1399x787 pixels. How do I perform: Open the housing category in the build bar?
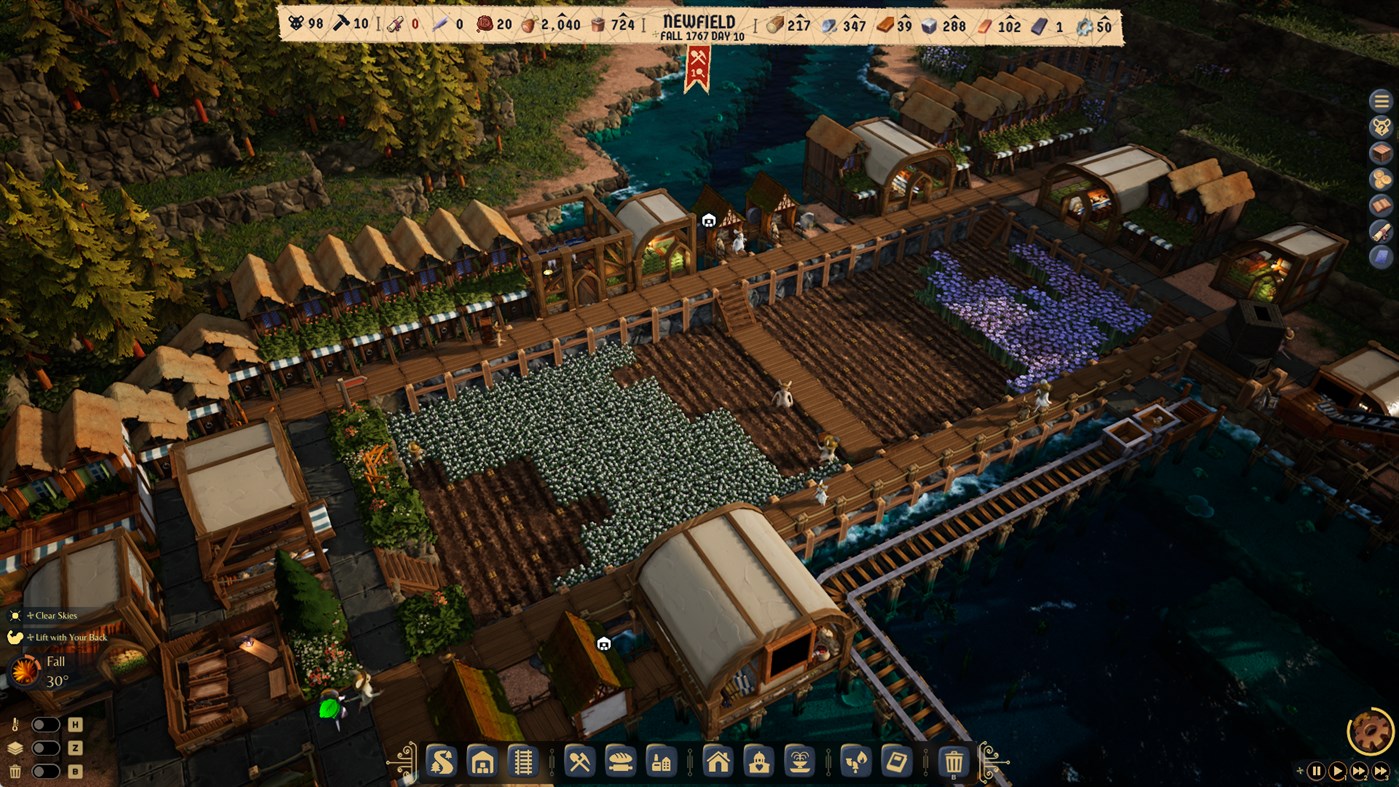(x=717, y=761)
